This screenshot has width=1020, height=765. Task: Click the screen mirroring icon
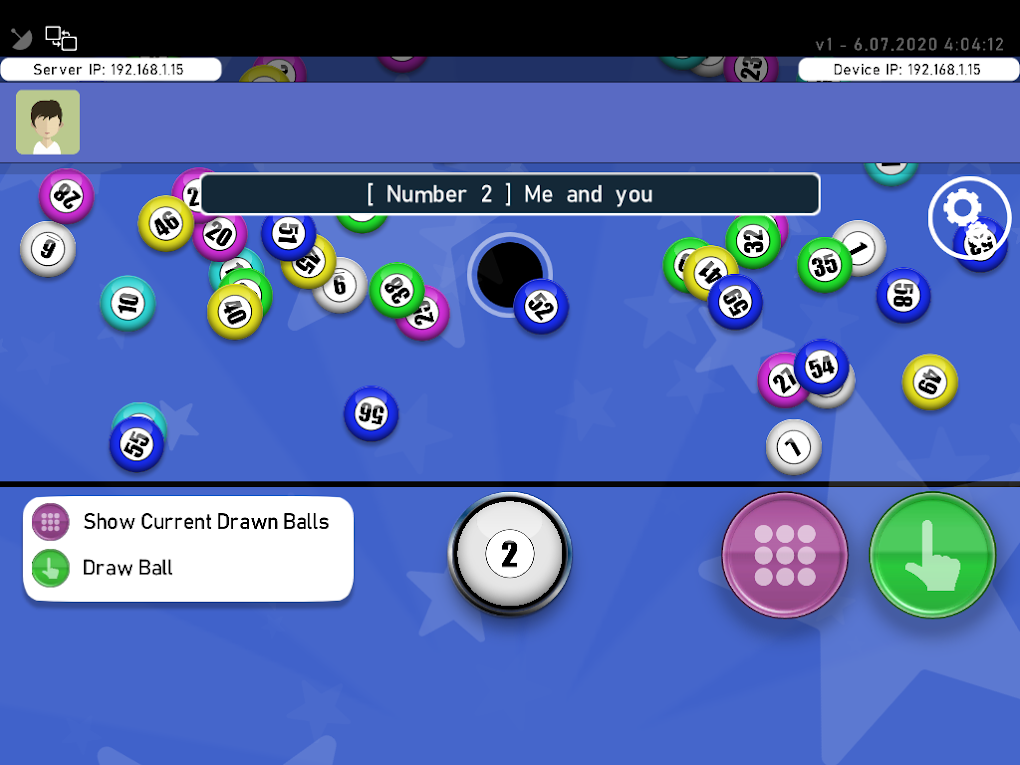click(61, 39)
